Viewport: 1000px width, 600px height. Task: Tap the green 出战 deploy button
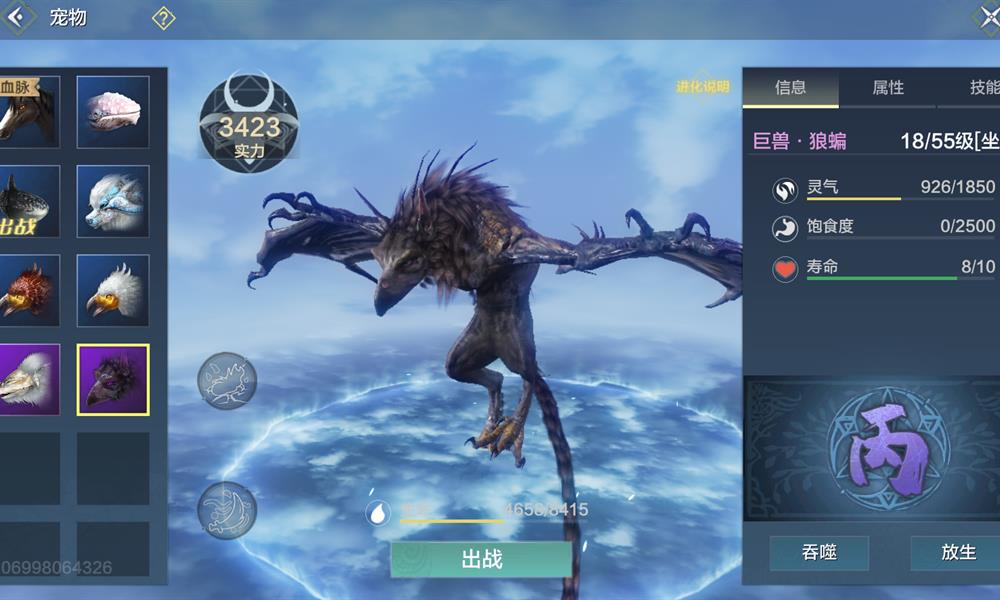[x=481, y=559]
